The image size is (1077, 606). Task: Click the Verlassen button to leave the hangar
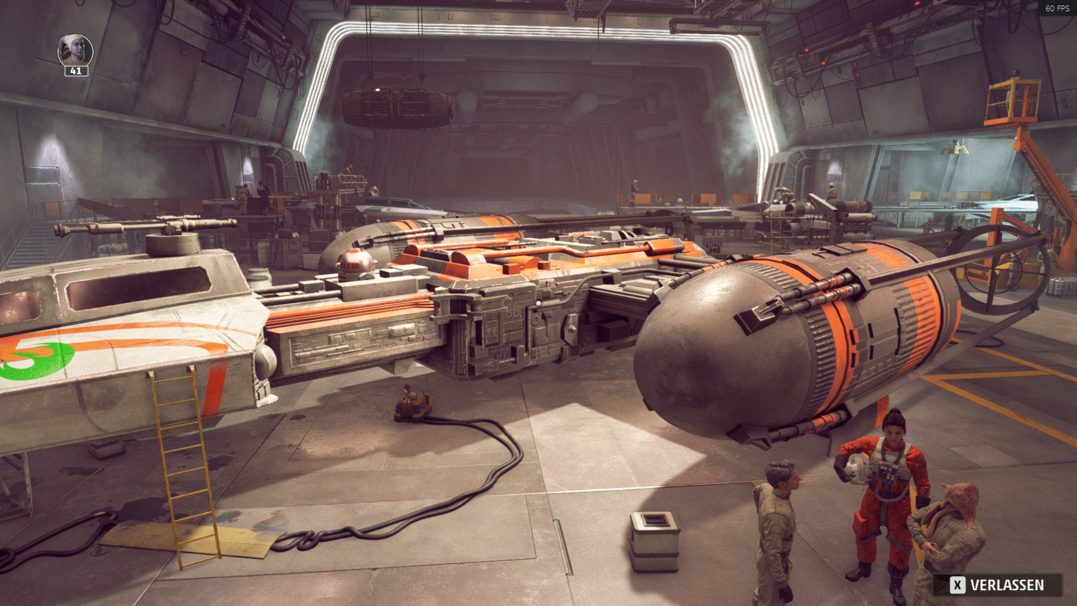tap(996, 585)
